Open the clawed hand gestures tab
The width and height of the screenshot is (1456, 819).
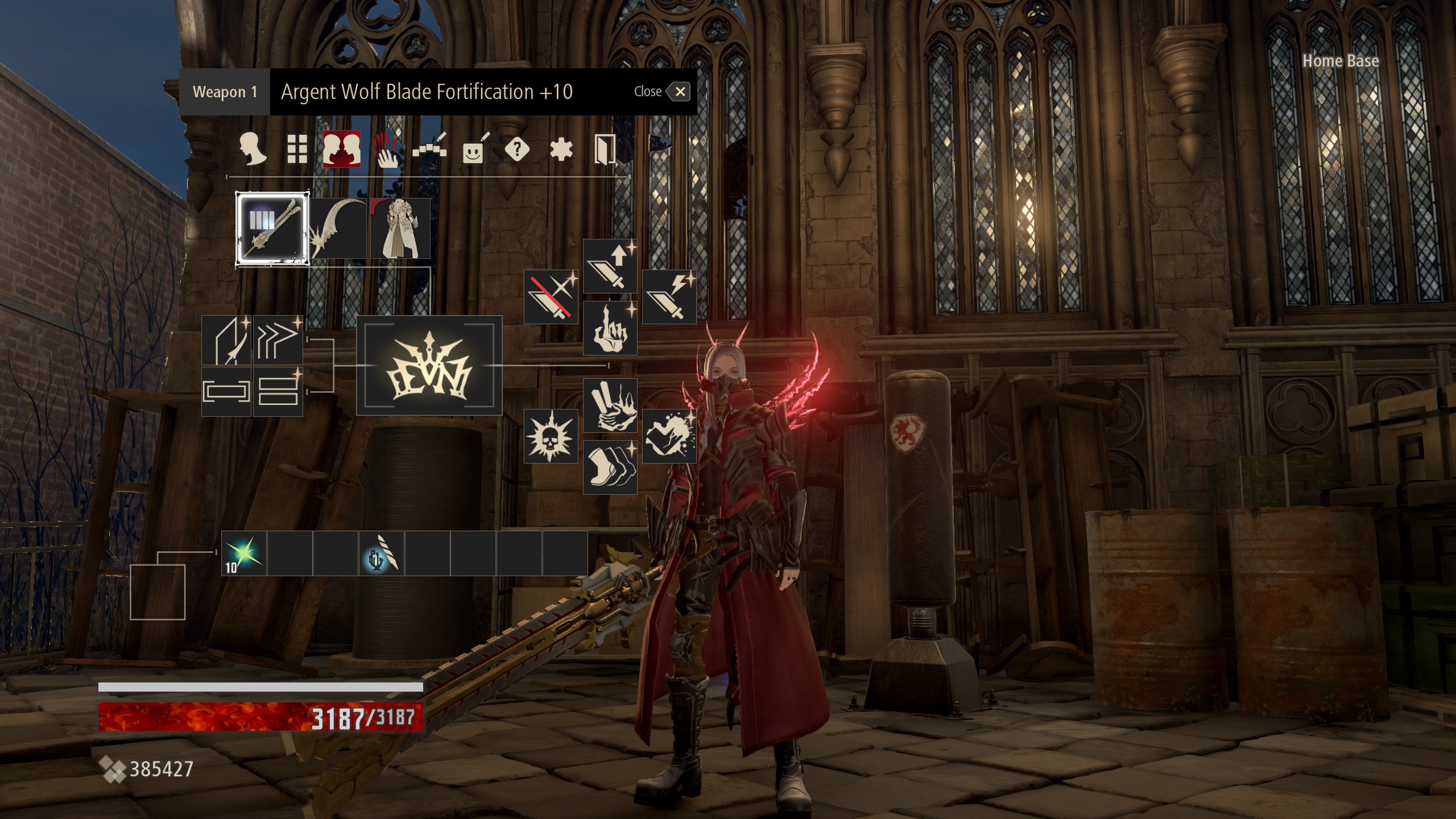click(386, 151)
